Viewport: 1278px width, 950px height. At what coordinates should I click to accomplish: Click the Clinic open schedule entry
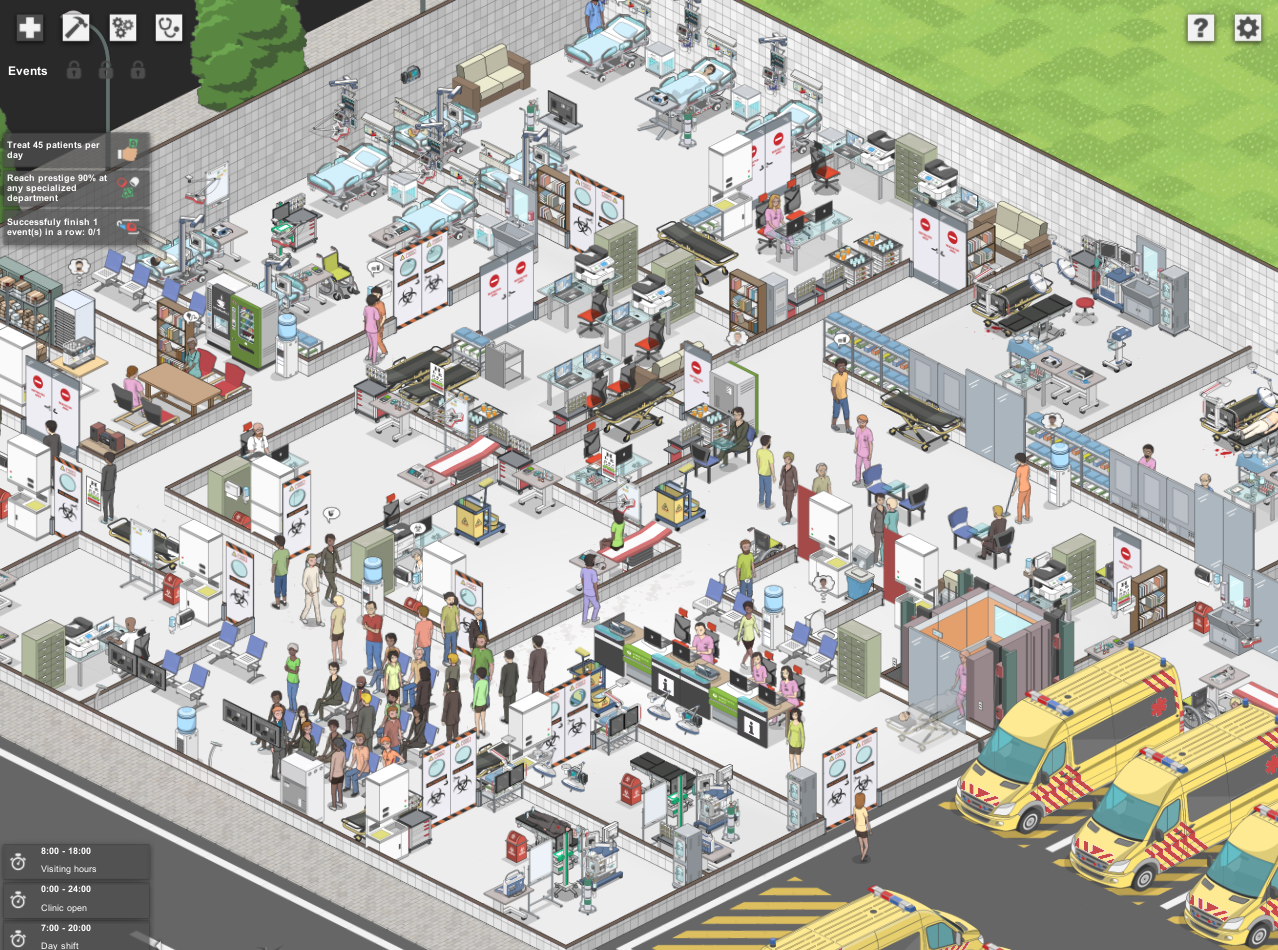[x=76, y=899]
